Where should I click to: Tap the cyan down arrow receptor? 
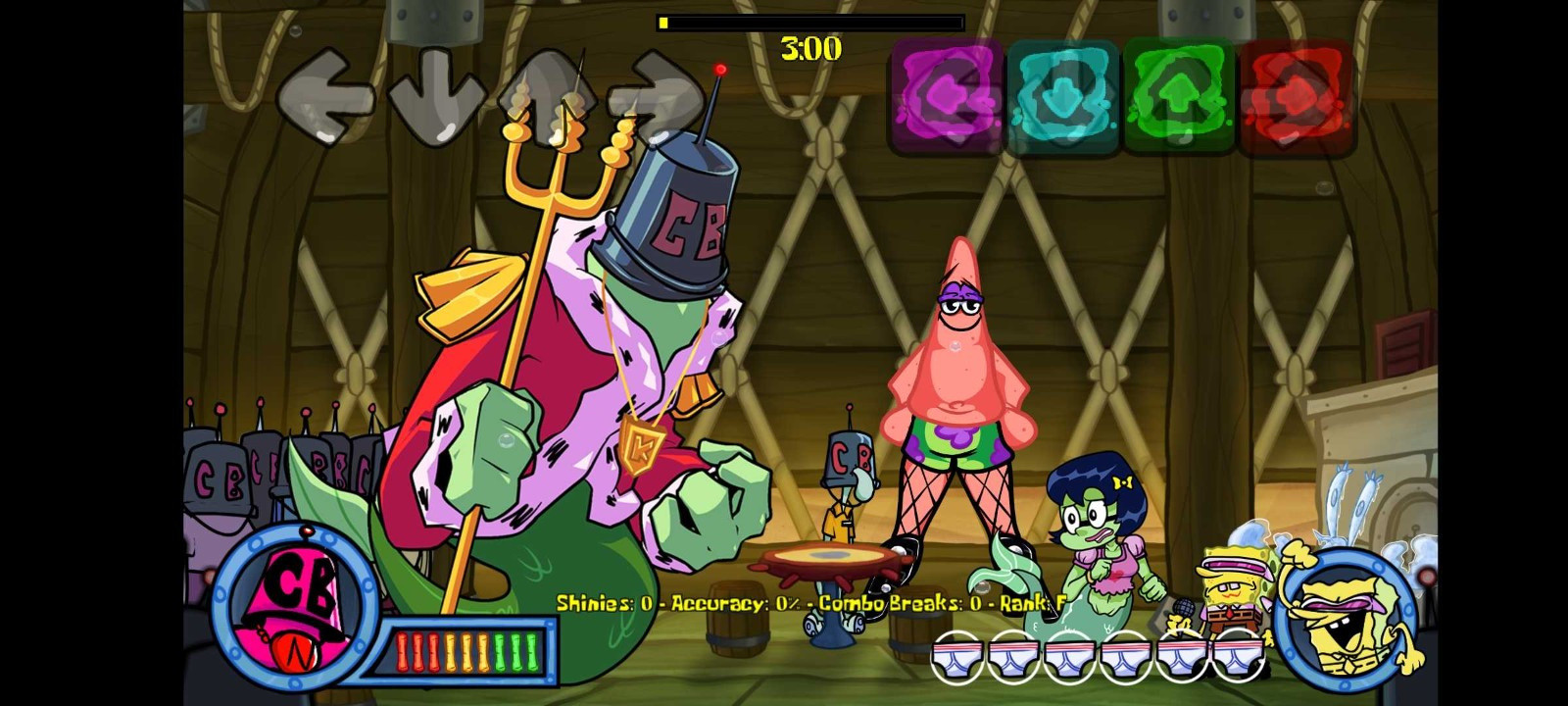(x=1062, y=96)
